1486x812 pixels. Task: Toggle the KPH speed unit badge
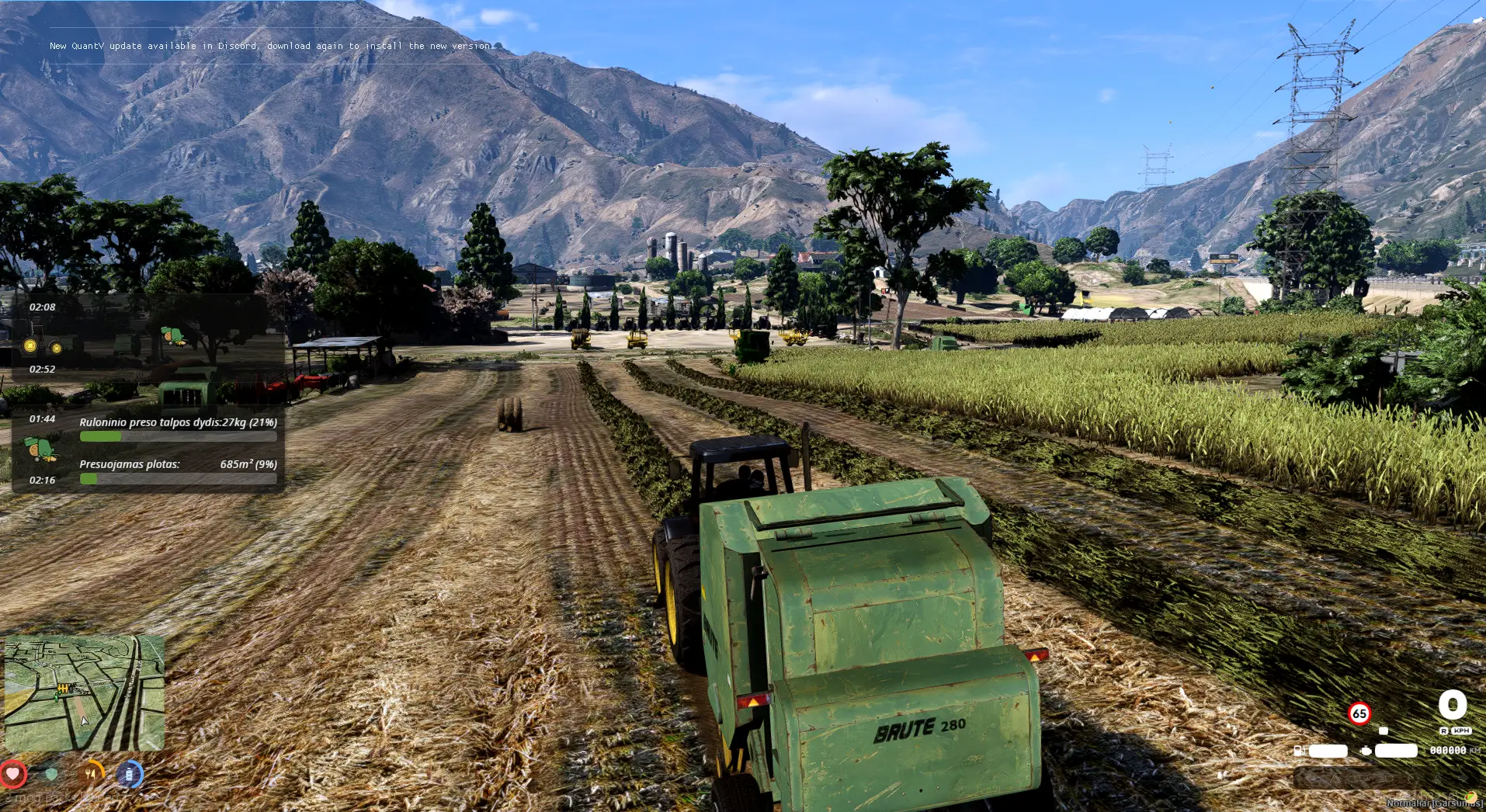pos(1461,731)
